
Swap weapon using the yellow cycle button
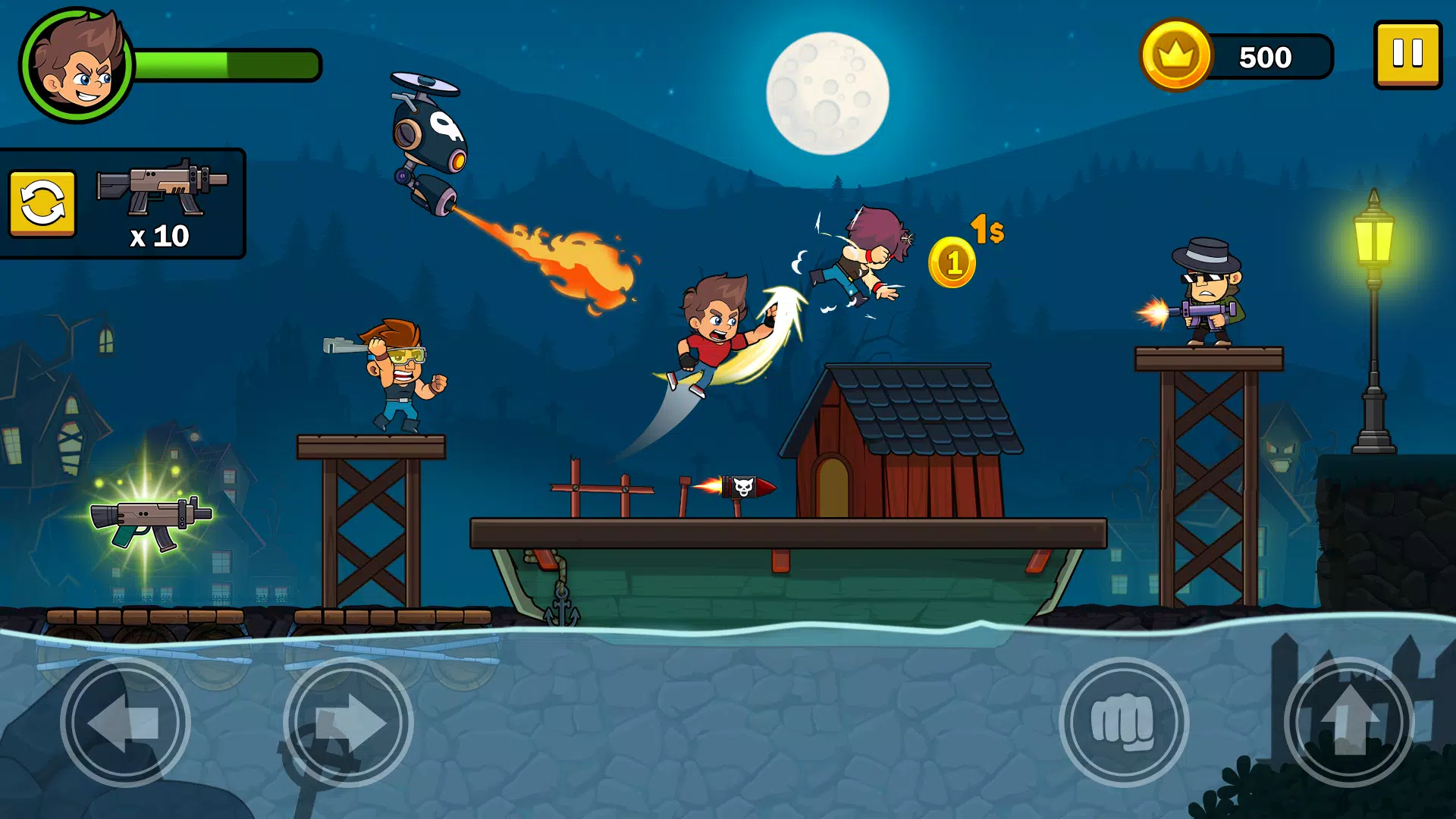[42, 203]
